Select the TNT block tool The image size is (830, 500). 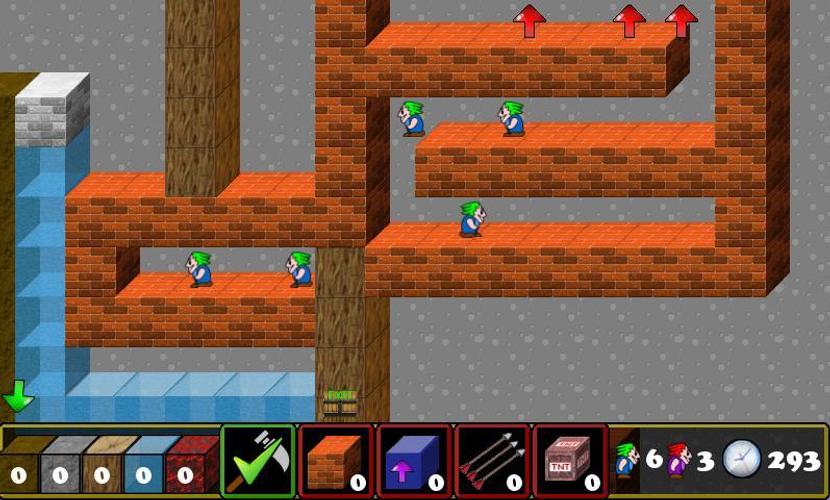pos(570,460)
